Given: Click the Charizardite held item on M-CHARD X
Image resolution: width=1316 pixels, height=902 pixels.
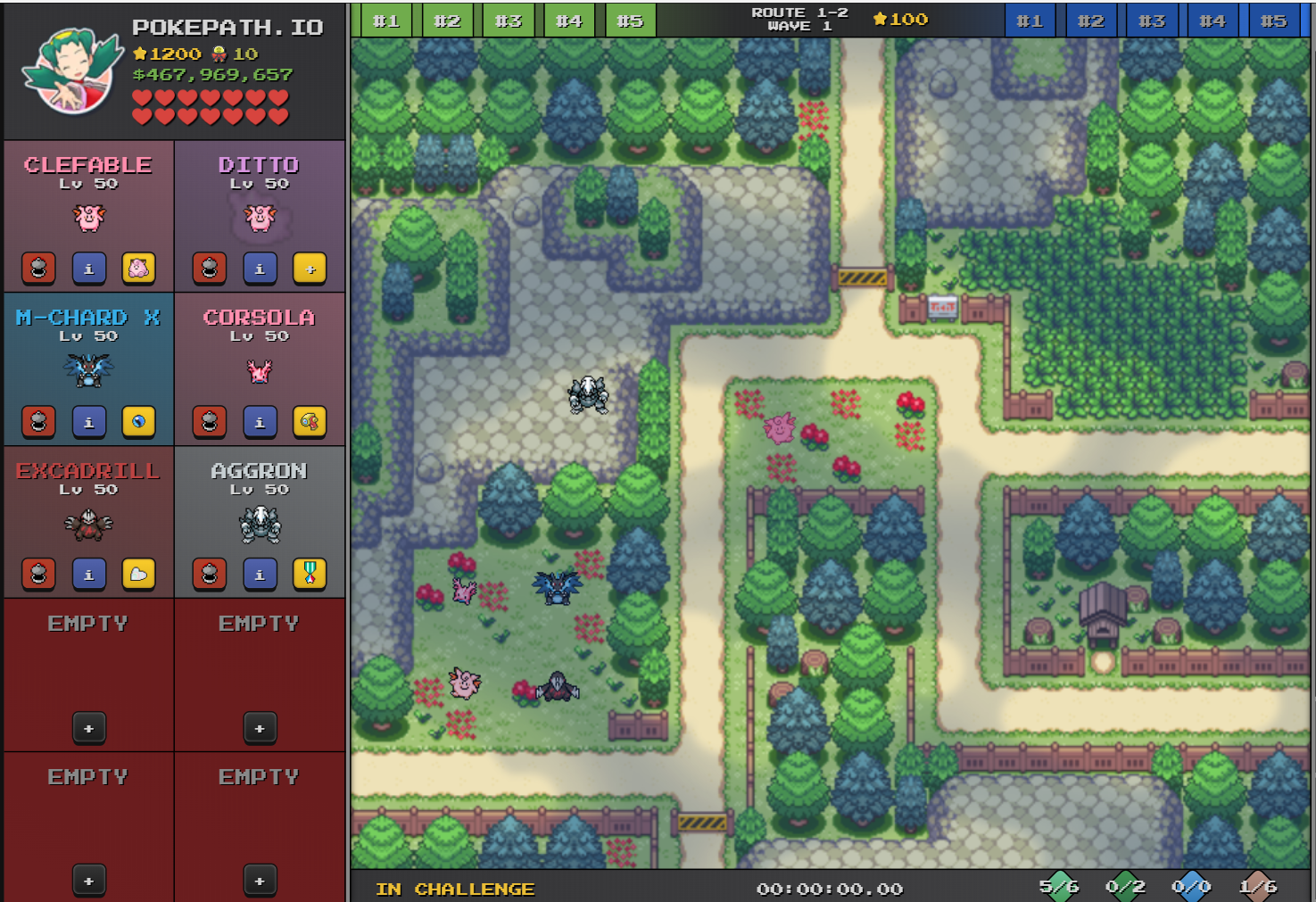Looking at the screenshot, I should pos(138,422).
